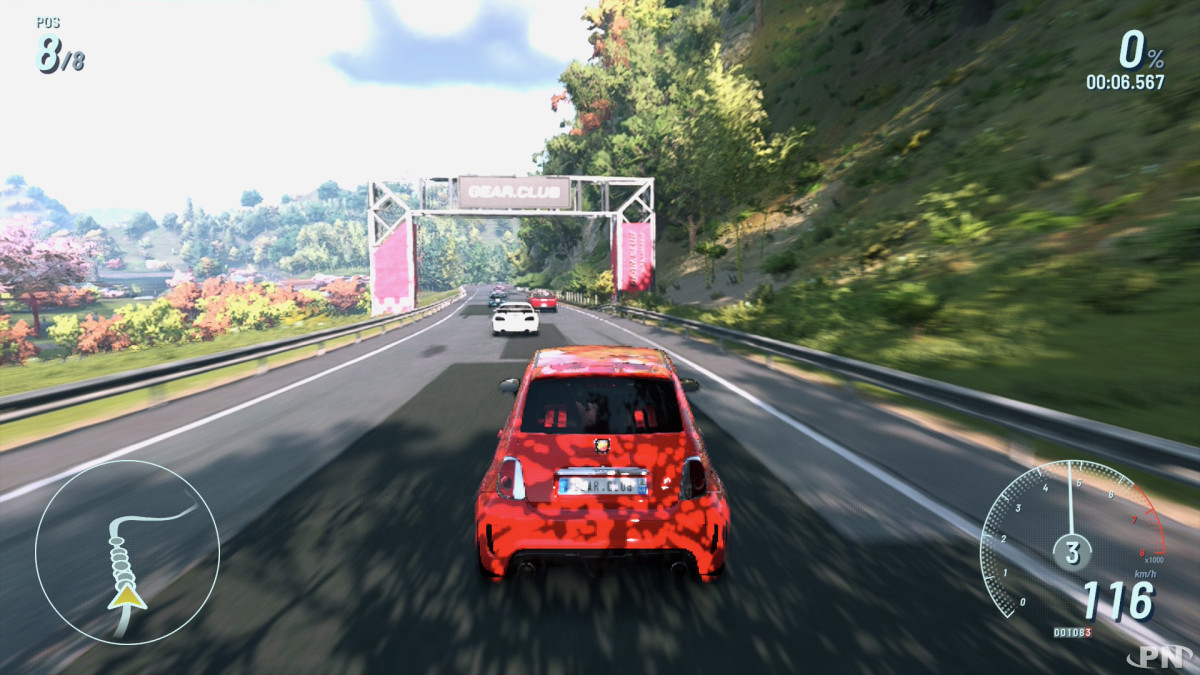
Task: Select the yellow player arrow on minimap
Action: point(127,597)
